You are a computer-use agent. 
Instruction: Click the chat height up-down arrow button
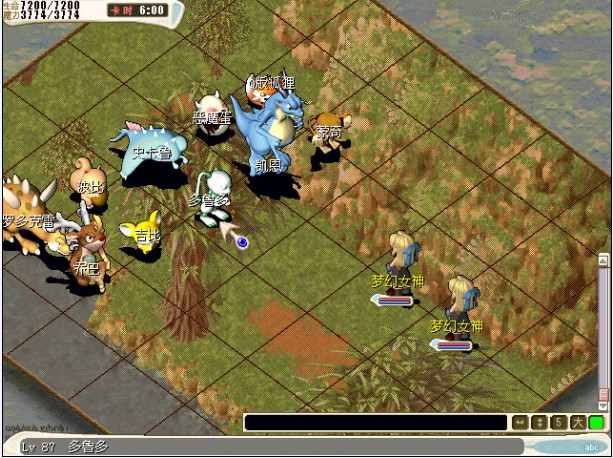point(540,423)
